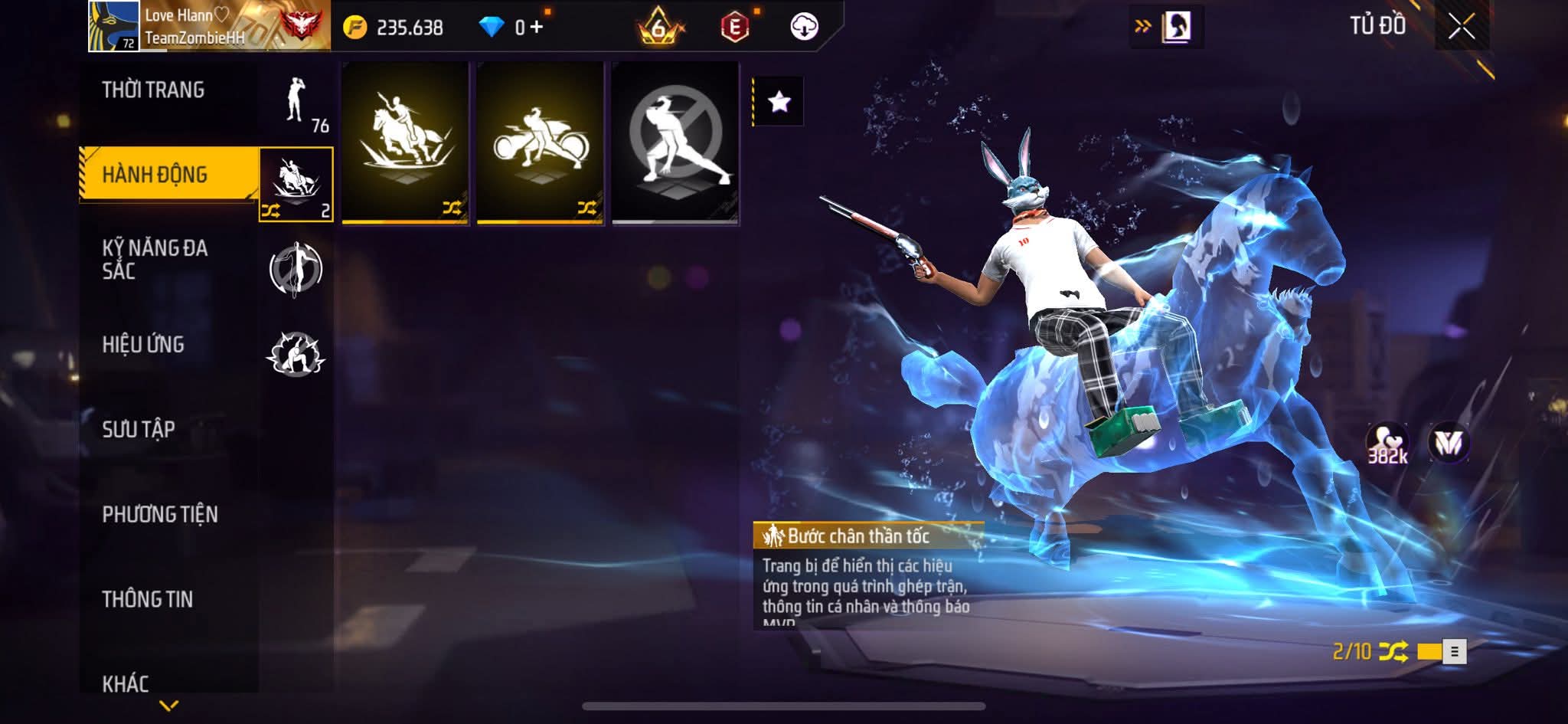Open the red E badge icon
1568x724 pixels.
734,27
